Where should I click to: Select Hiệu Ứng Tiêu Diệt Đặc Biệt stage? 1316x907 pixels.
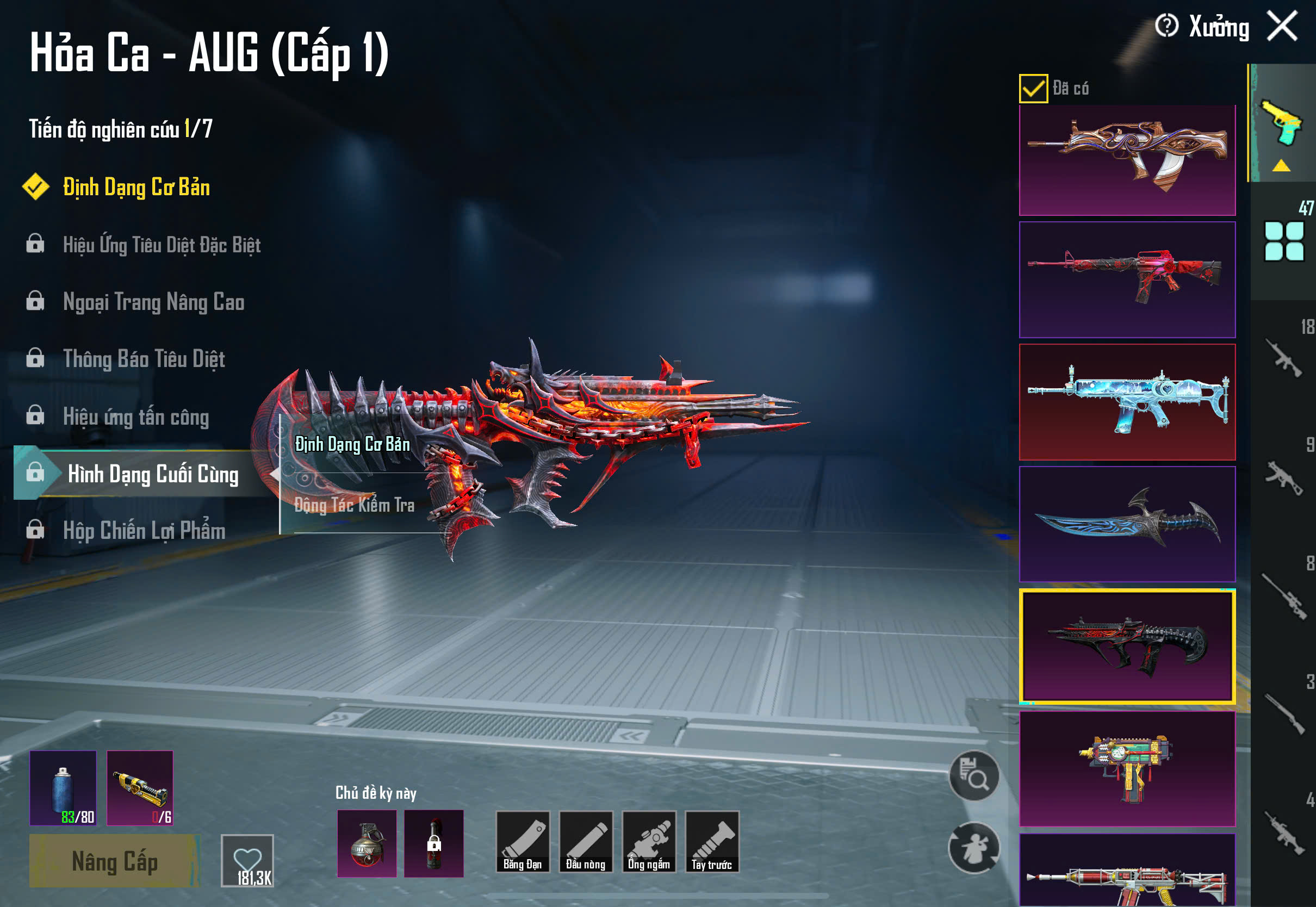162,245
